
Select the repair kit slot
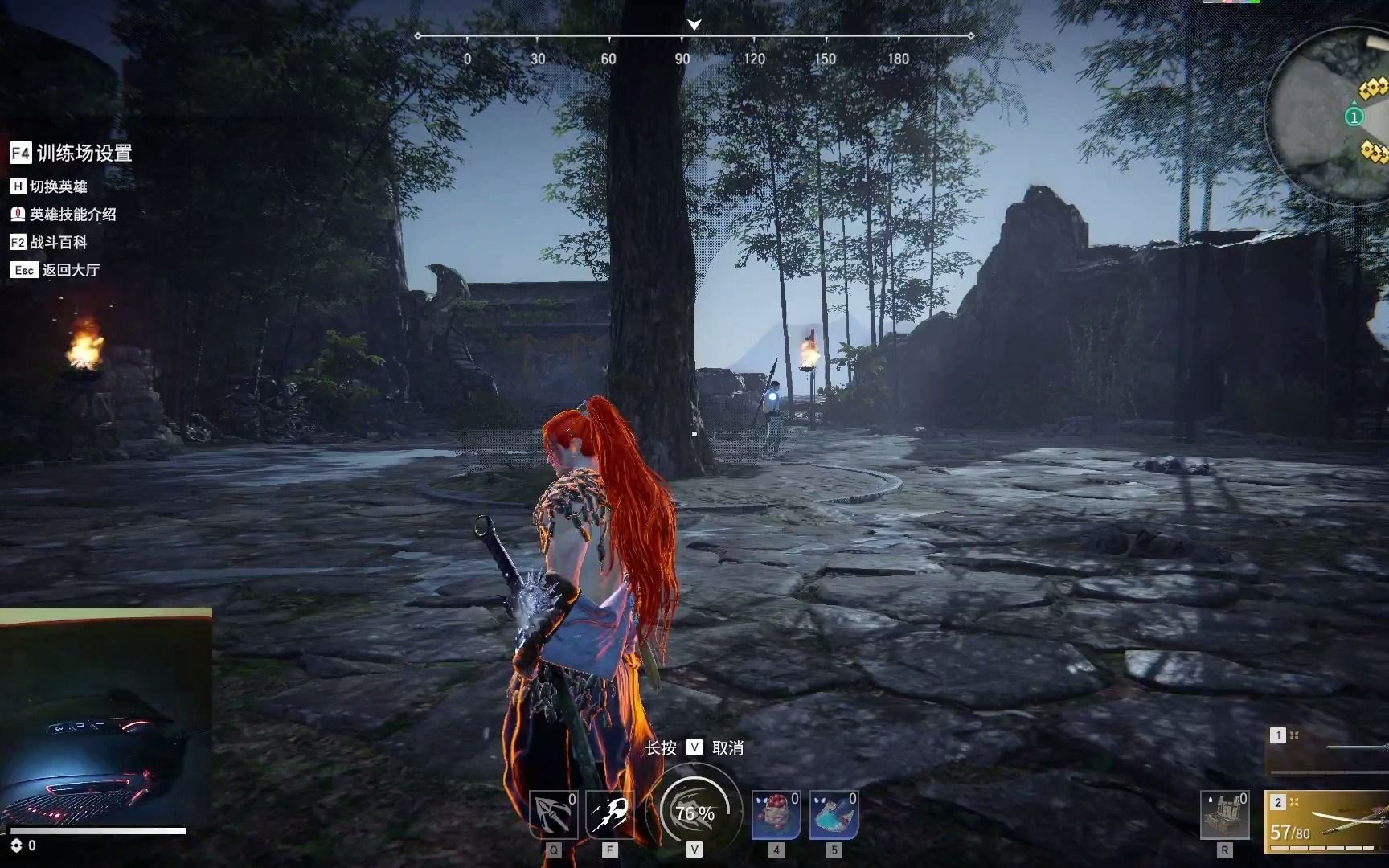(1224, 815)
